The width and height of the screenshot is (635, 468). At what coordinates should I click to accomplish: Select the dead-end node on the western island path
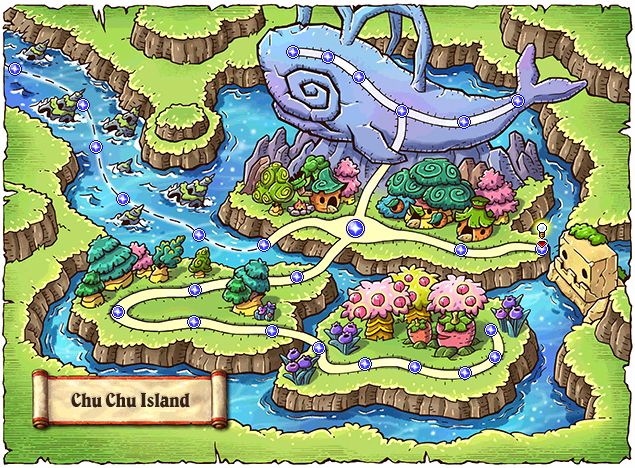click(118, 312)
